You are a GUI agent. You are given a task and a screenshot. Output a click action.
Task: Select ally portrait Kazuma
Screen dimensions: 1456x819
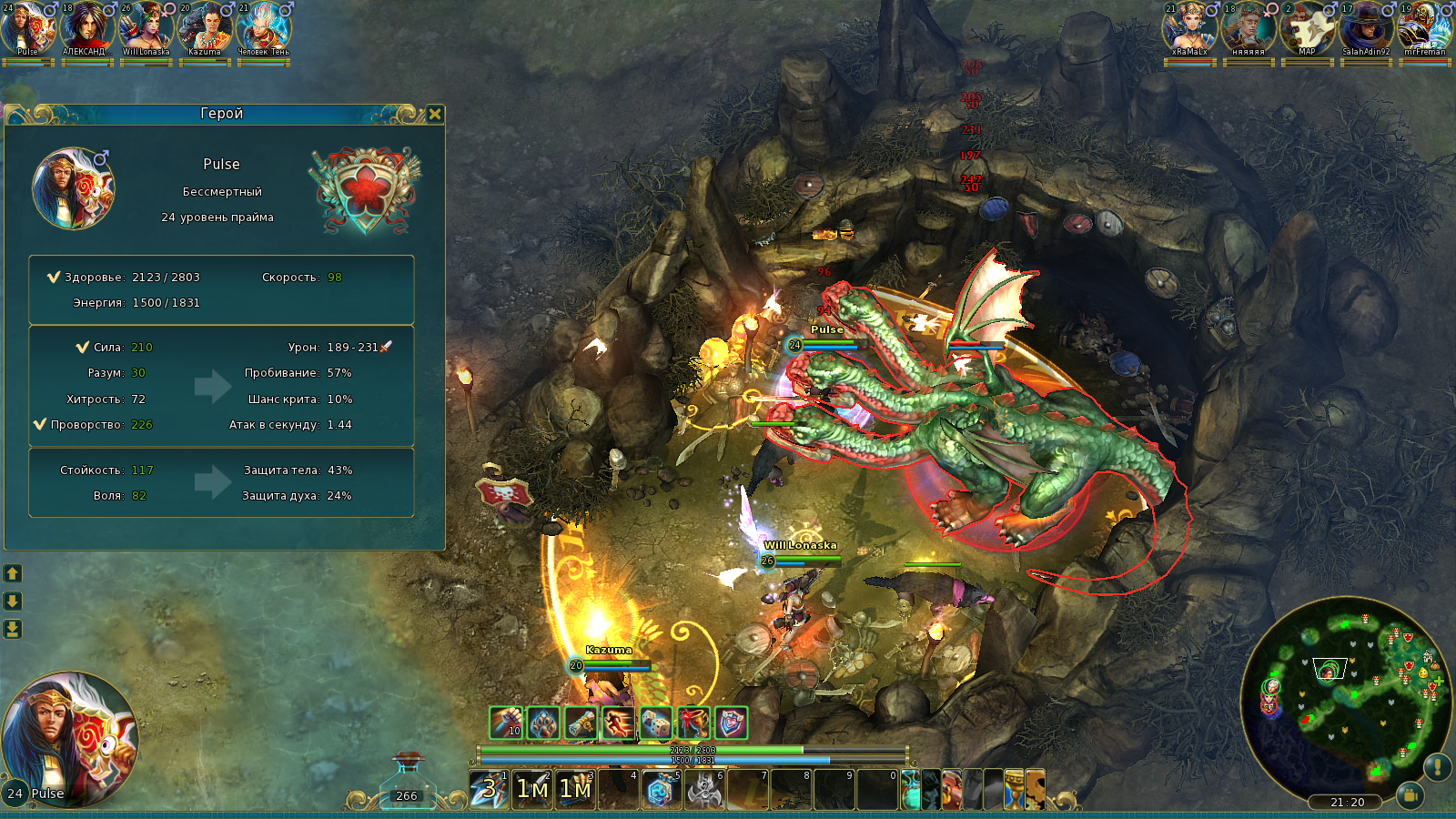205,27
